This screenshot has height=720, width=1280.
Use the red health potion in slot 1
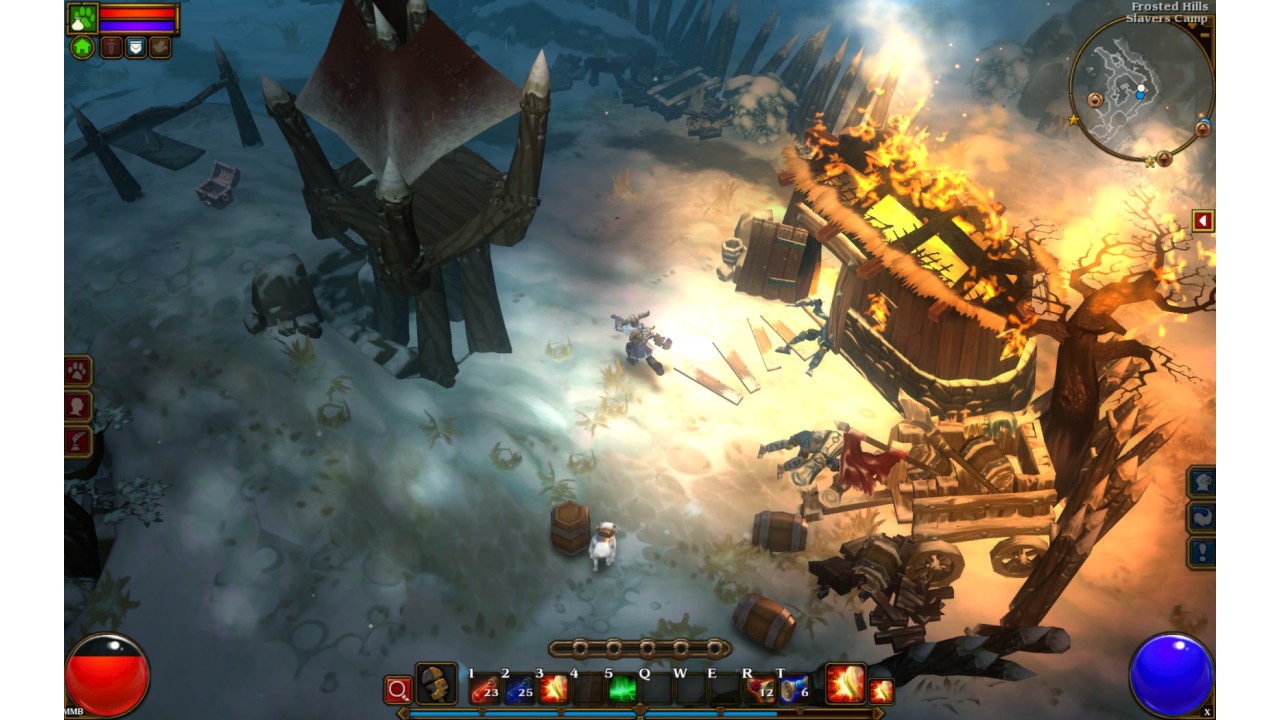485,688
